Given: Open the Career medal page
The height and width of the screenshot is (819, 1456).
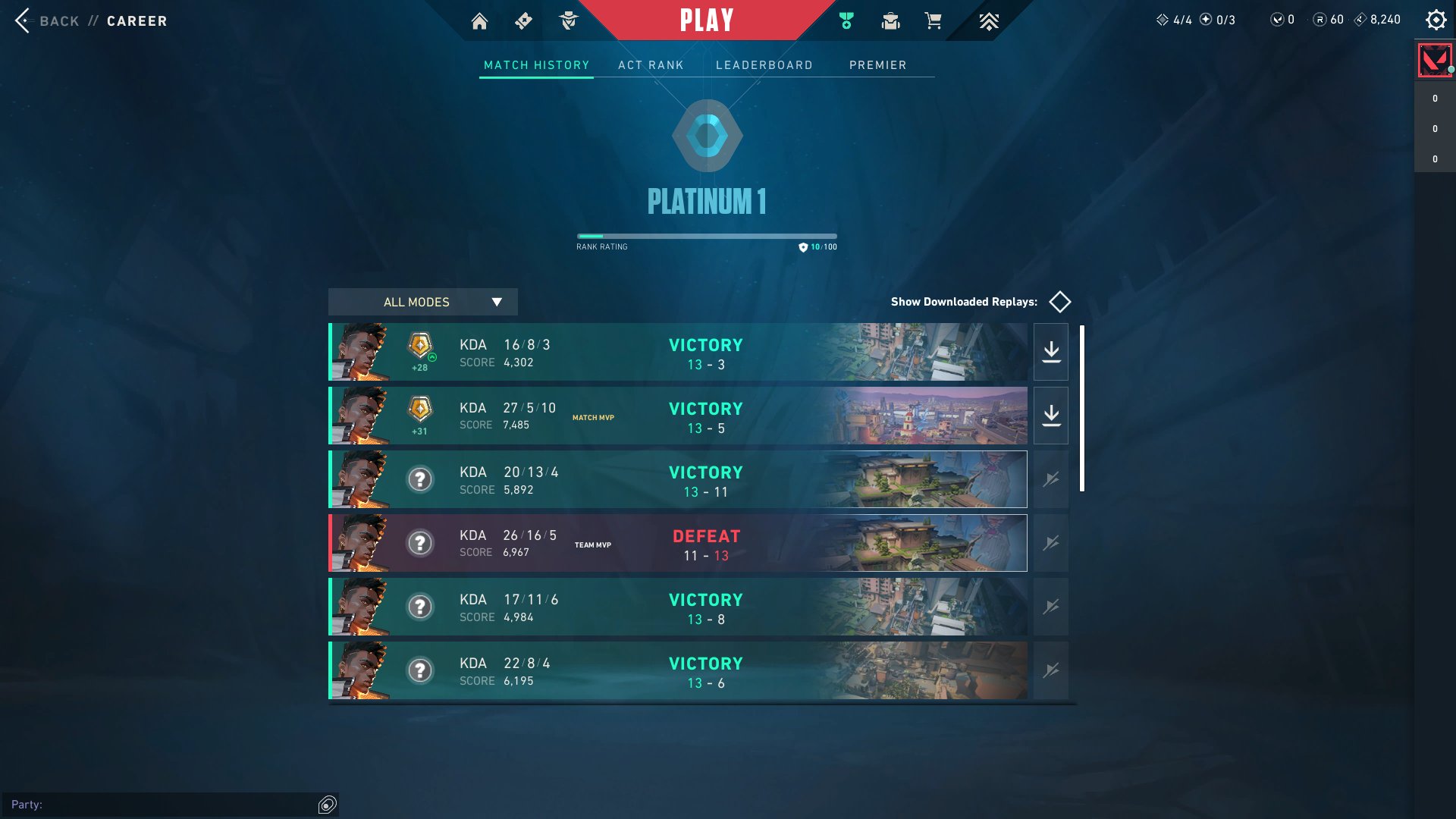Looking at the screenshot, I should (x=846, y=20).
